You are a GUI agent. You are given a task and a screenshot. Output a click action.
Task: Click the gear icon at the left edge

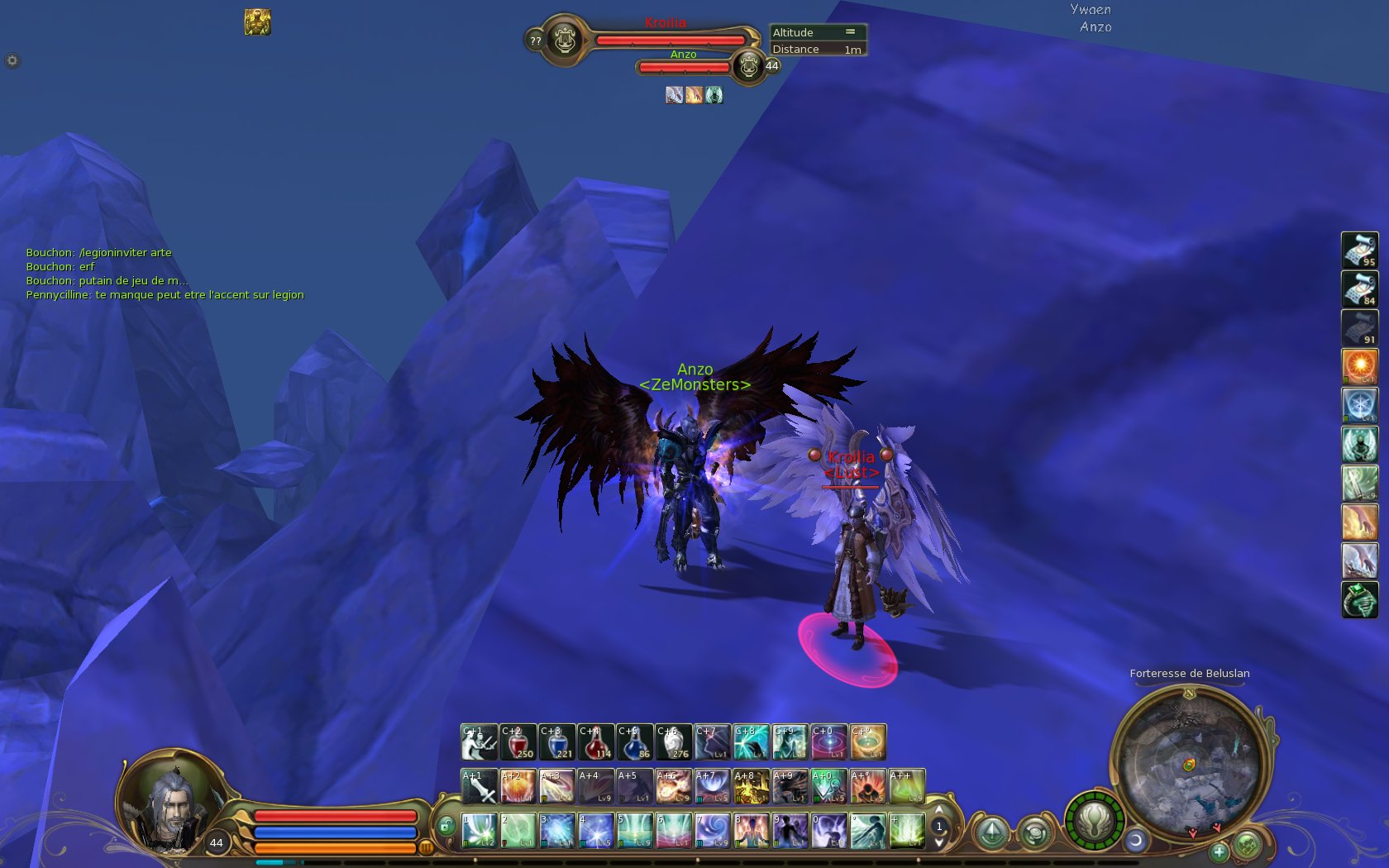(x=12, y=60)
